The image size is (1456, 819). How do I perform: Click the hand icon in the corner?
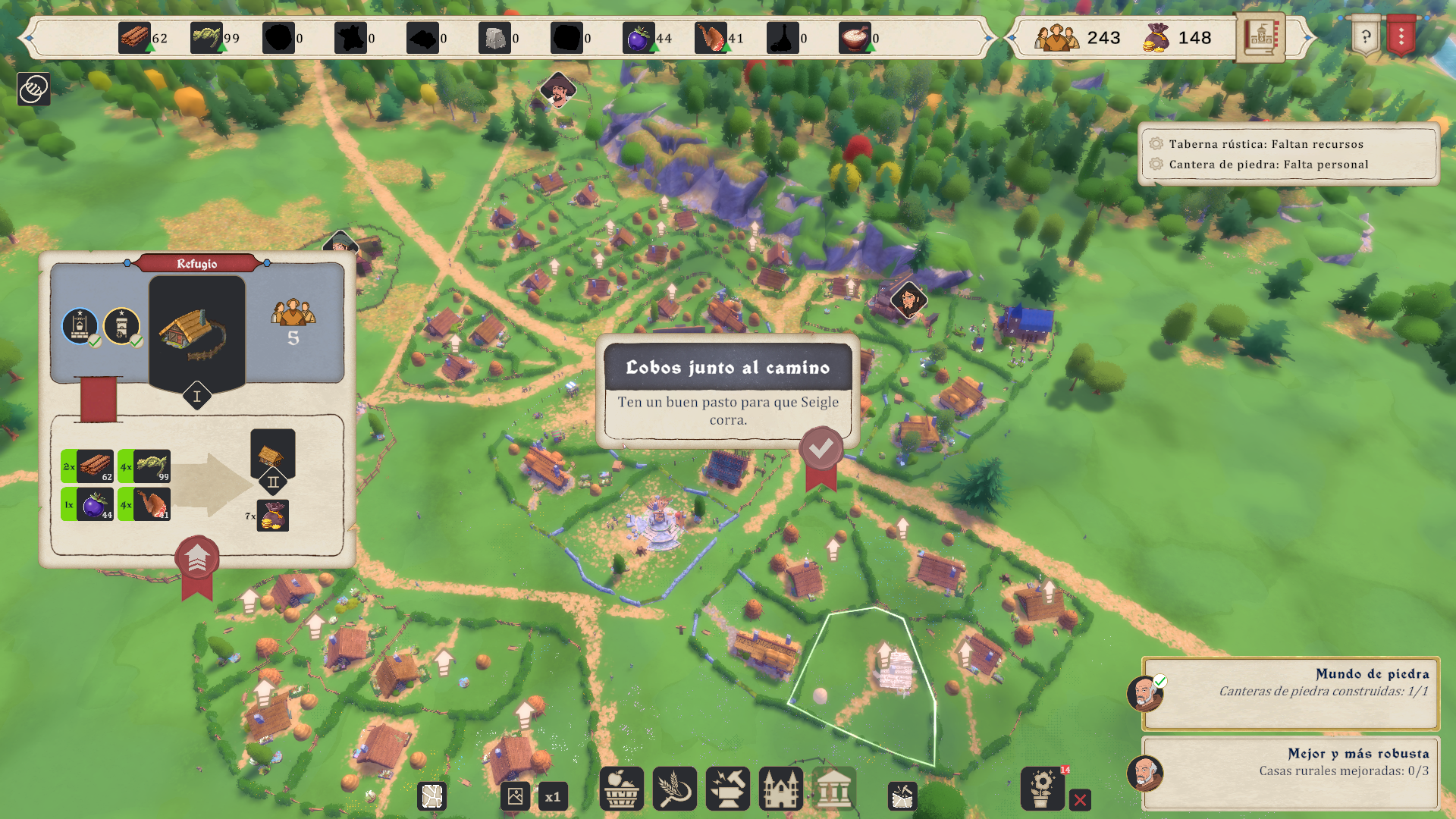(x=33, y=89)
